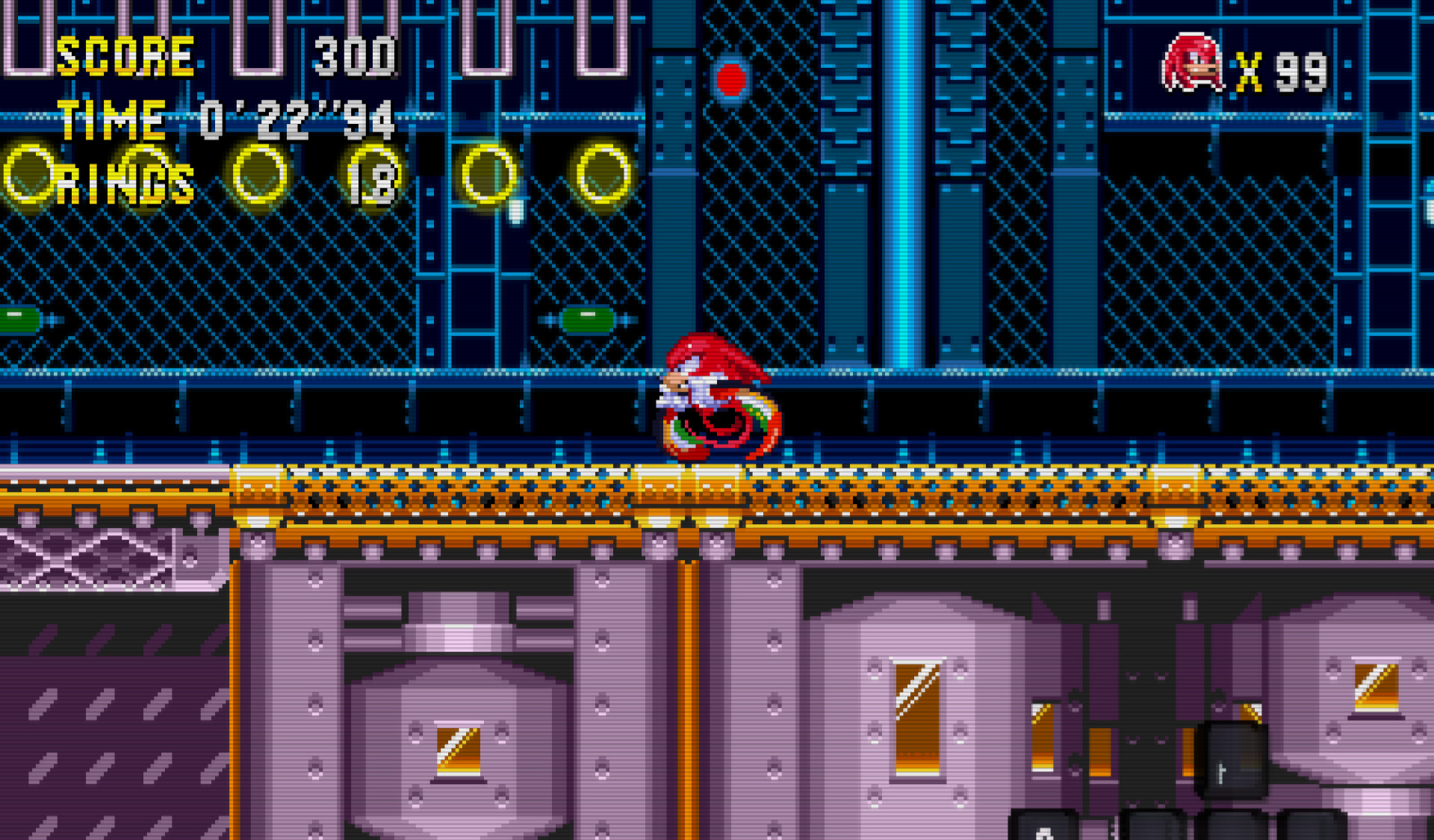Click the red ball object near the top
Image resolution: width=1434 pixels, height=840 pixels.
(x=730, y=78)
